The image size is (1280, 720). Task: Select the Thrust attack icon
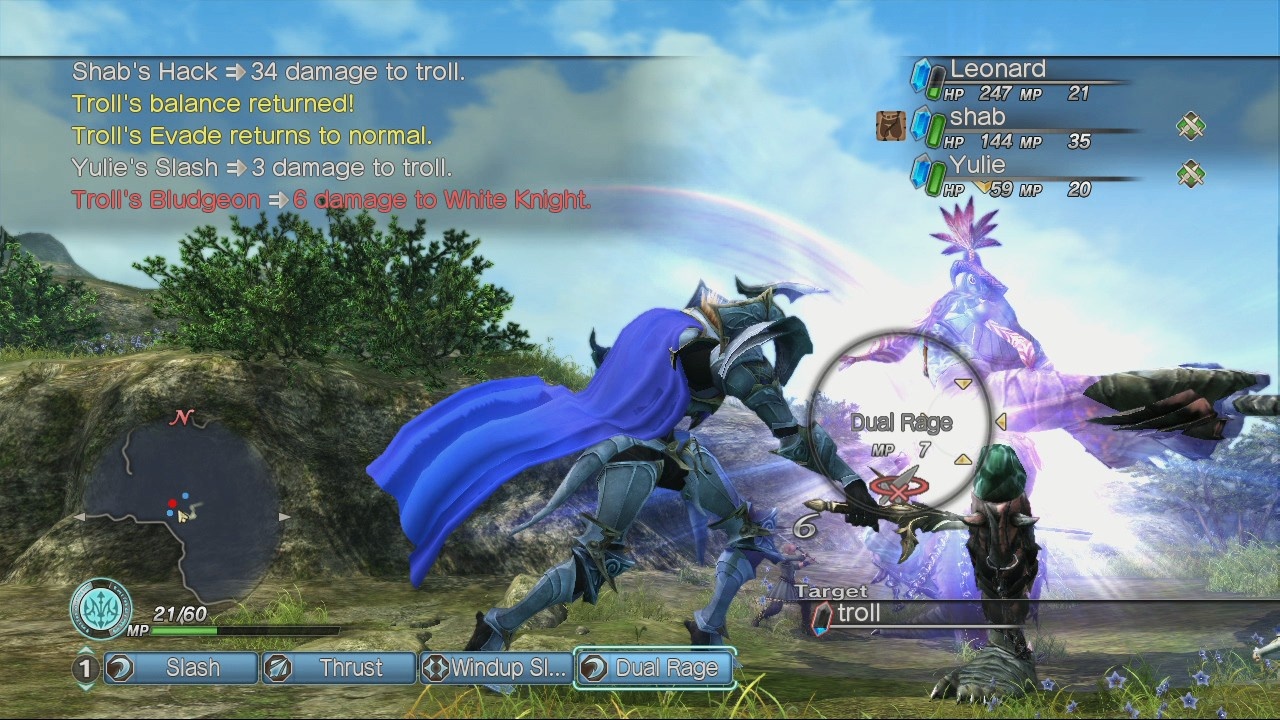click(x=277, y=668)
